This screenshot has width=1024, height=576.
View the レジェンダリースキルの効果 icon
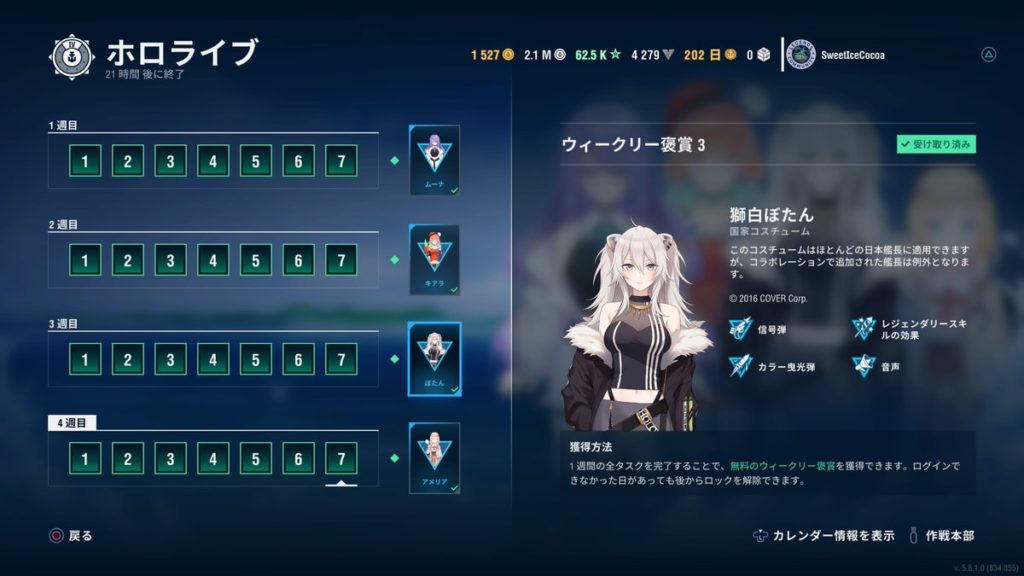(865, 326)
